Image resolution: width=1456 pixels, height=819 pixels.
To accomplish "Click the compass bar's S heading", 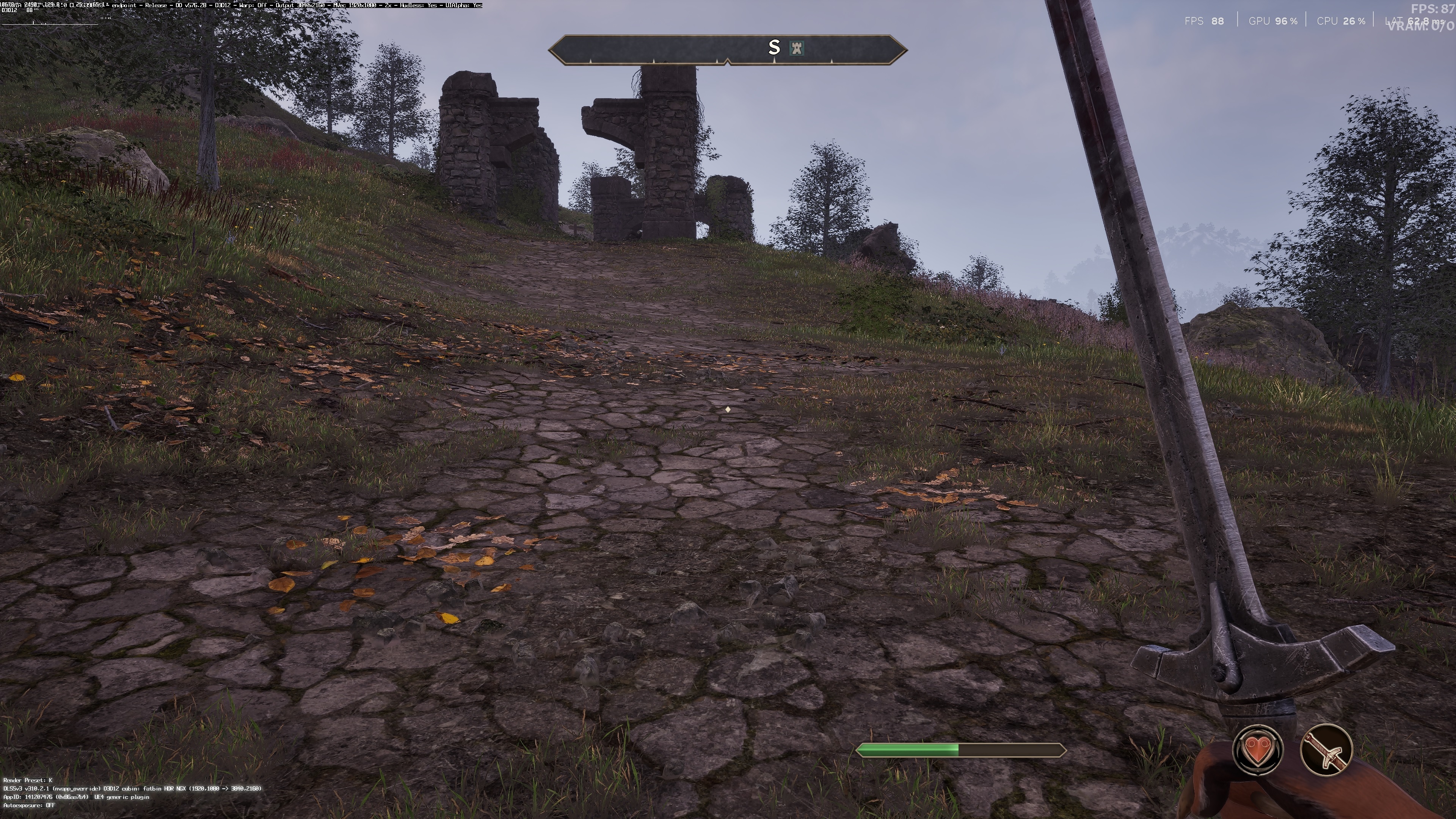I will pos(774,47).
